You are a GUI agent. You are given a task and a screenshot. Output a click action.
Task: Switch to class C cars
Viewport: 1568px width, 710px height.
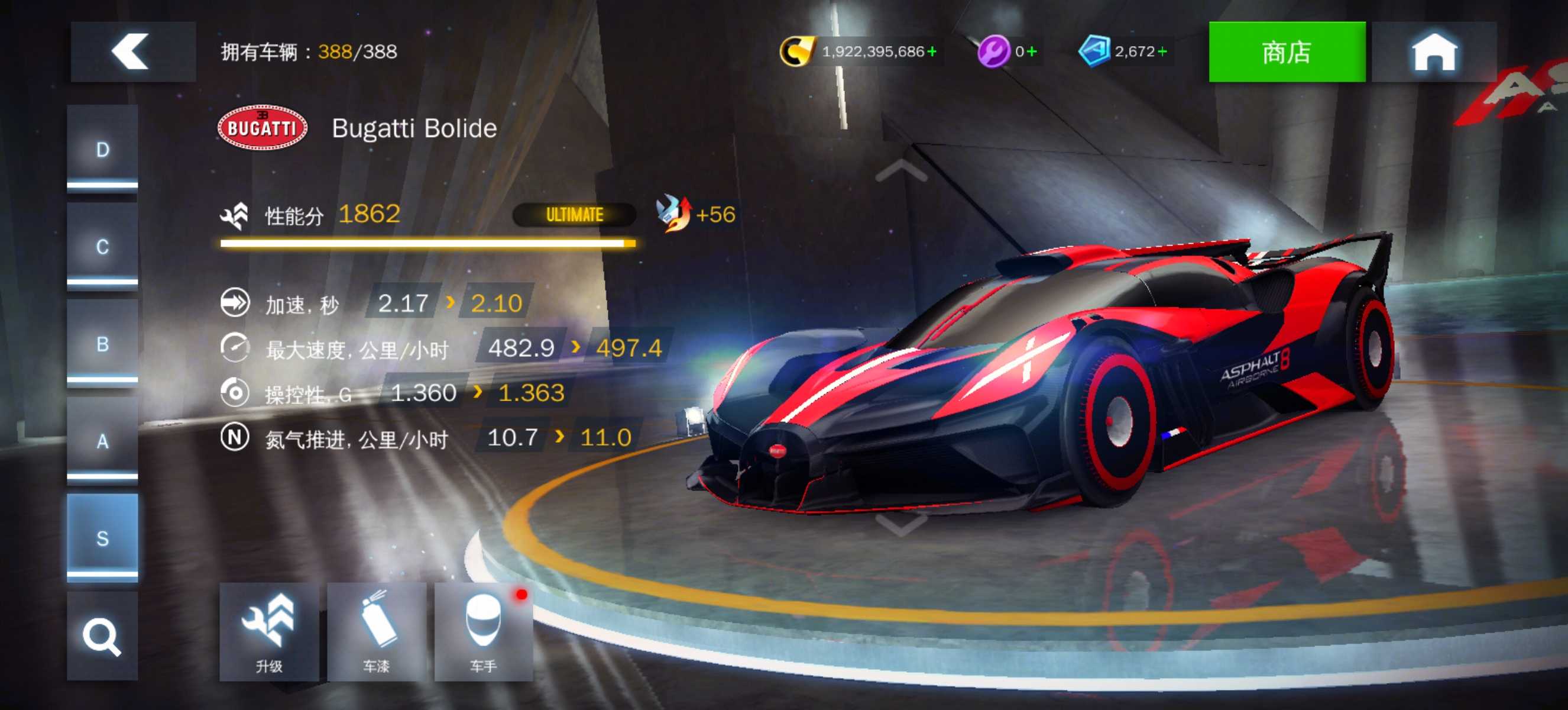(102, 247)
